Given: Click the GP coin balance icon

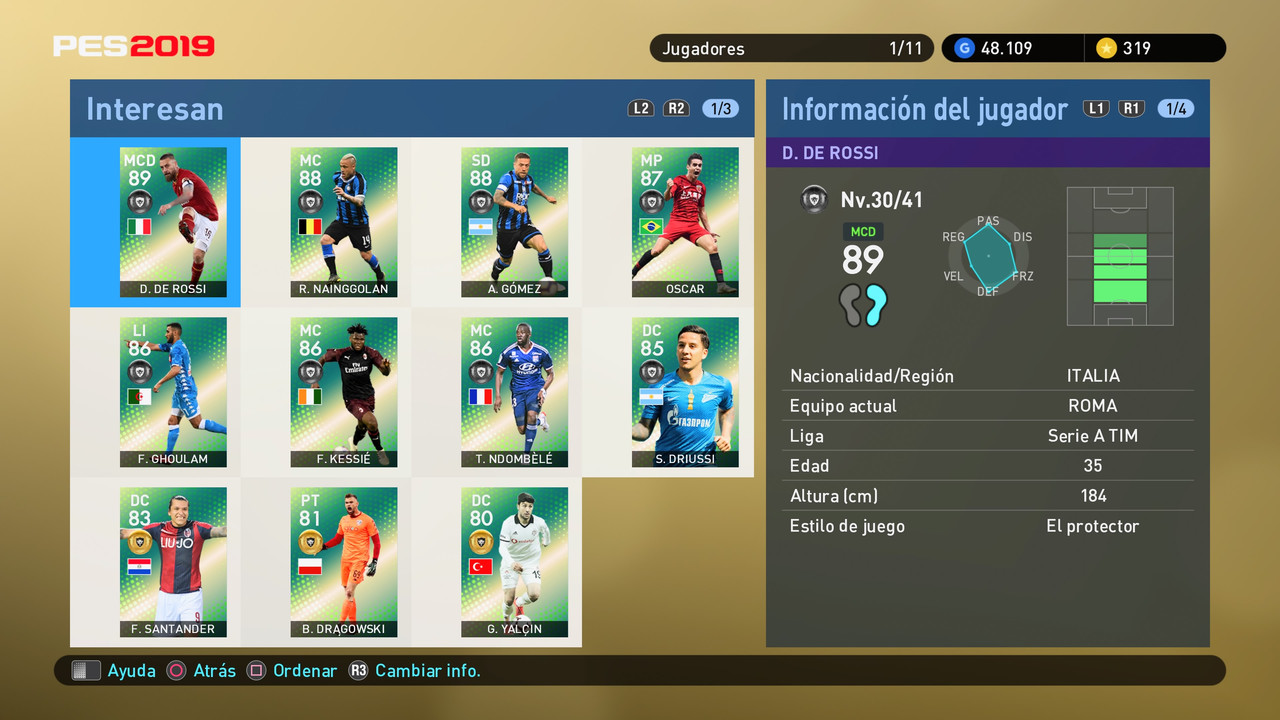Looking at the screenshot, I should point(963,47).
